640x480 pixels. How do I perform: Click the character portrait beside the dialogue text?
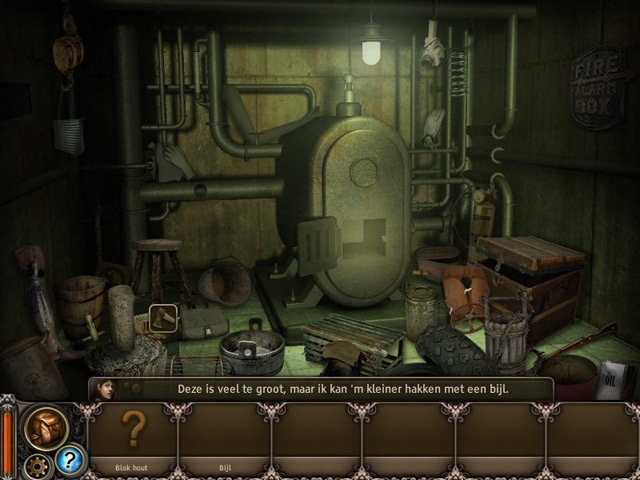tap(103, 390)
